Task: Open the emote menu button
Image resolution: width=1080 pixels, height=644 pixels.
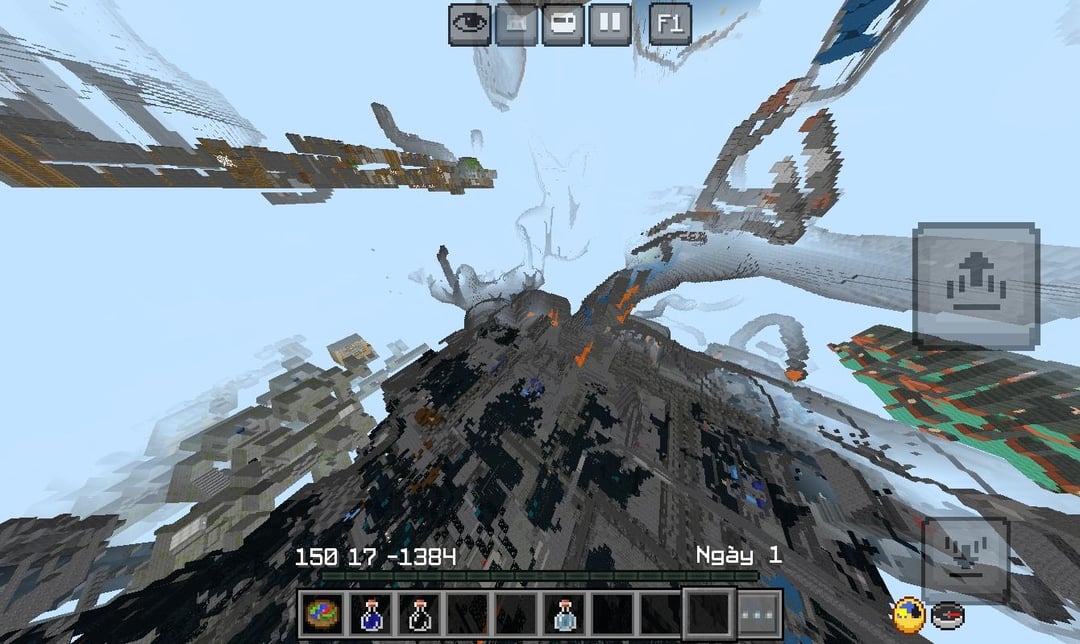Action: 516,23
